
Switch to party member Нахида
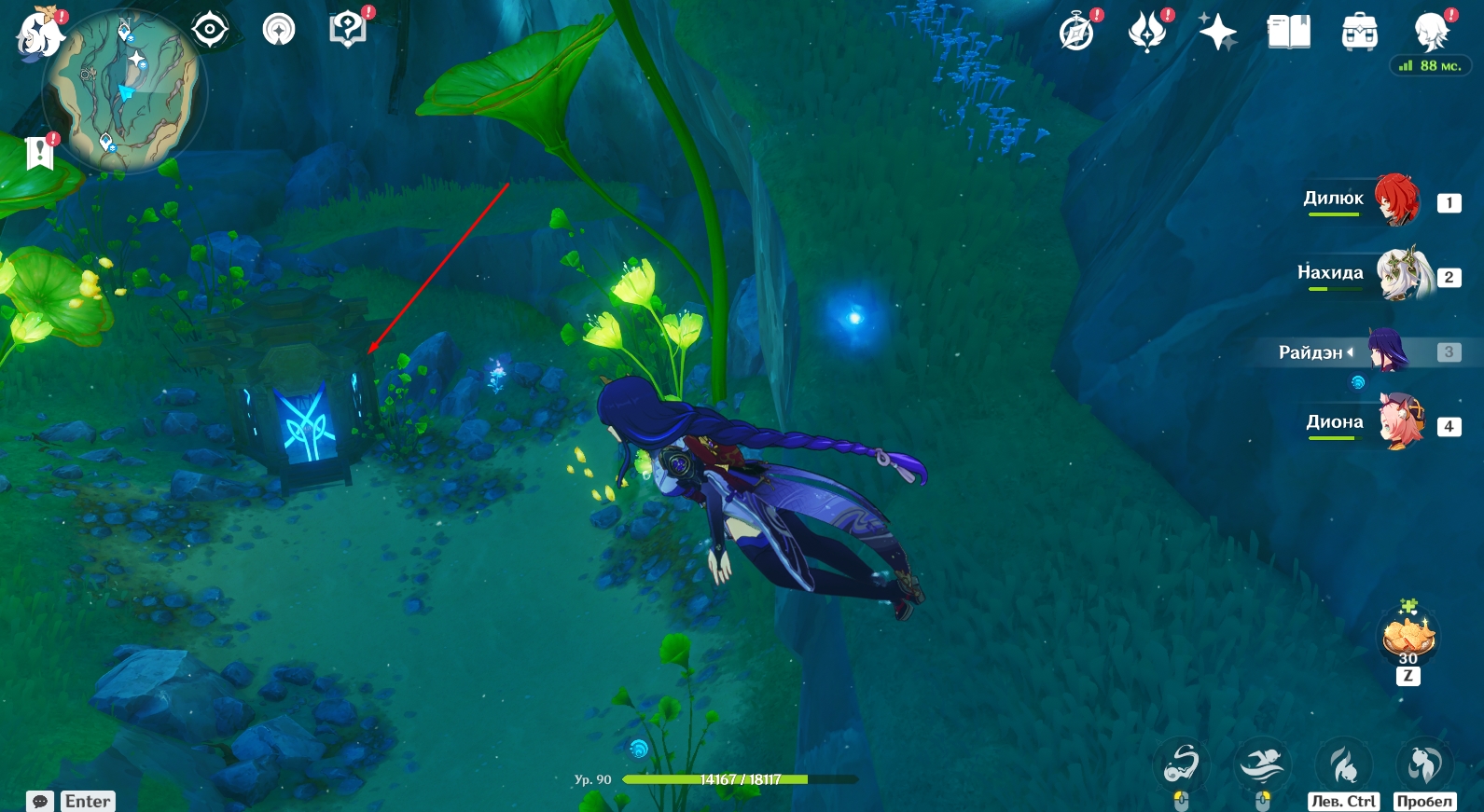pos(1404,274)
